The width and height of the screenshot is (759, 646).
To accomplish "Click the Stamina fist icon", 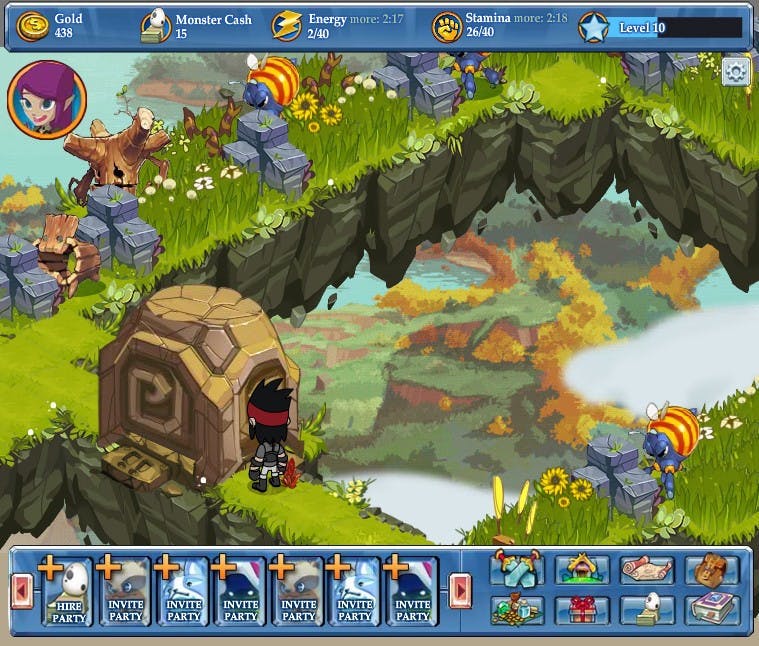I will pos(446,27).
